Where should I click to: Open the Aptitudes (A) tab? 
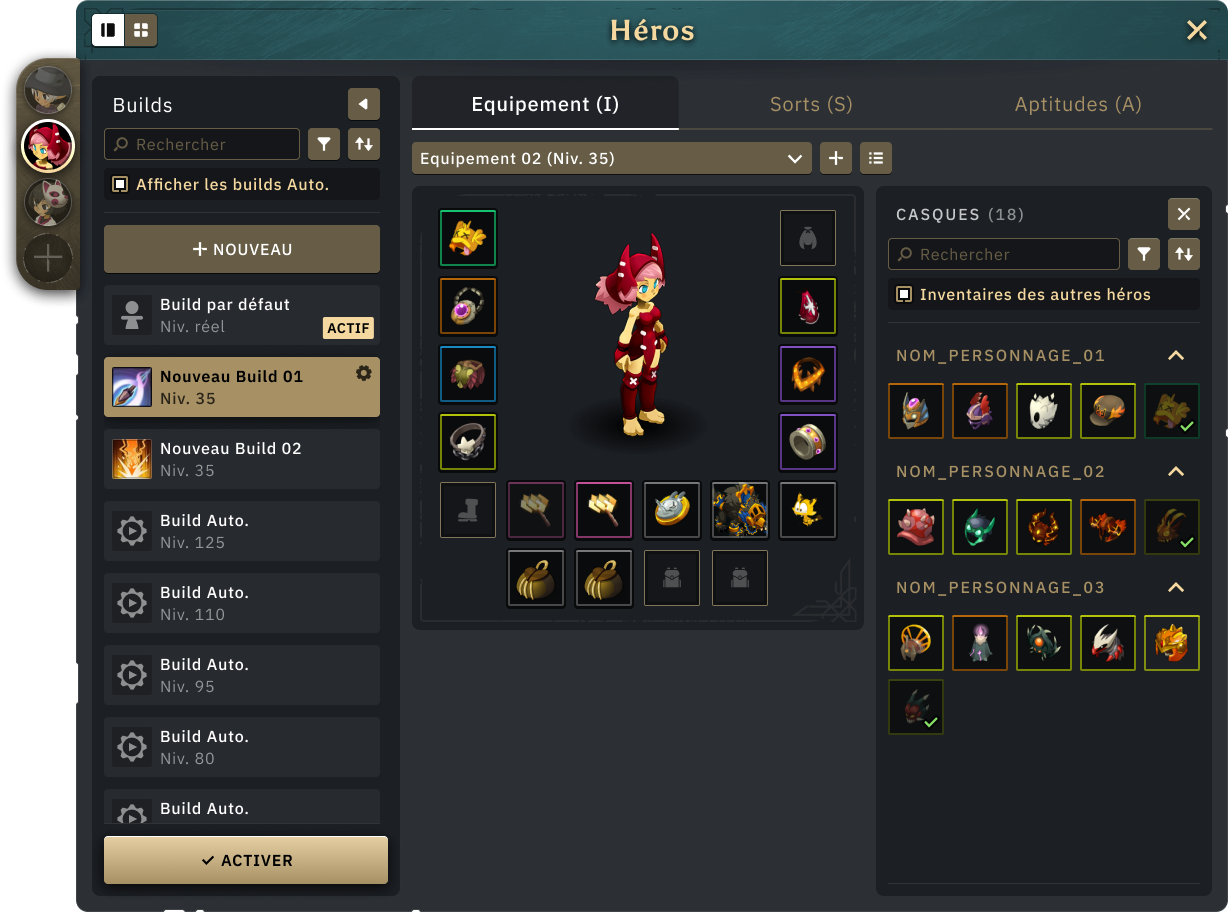click(1078, 104)
